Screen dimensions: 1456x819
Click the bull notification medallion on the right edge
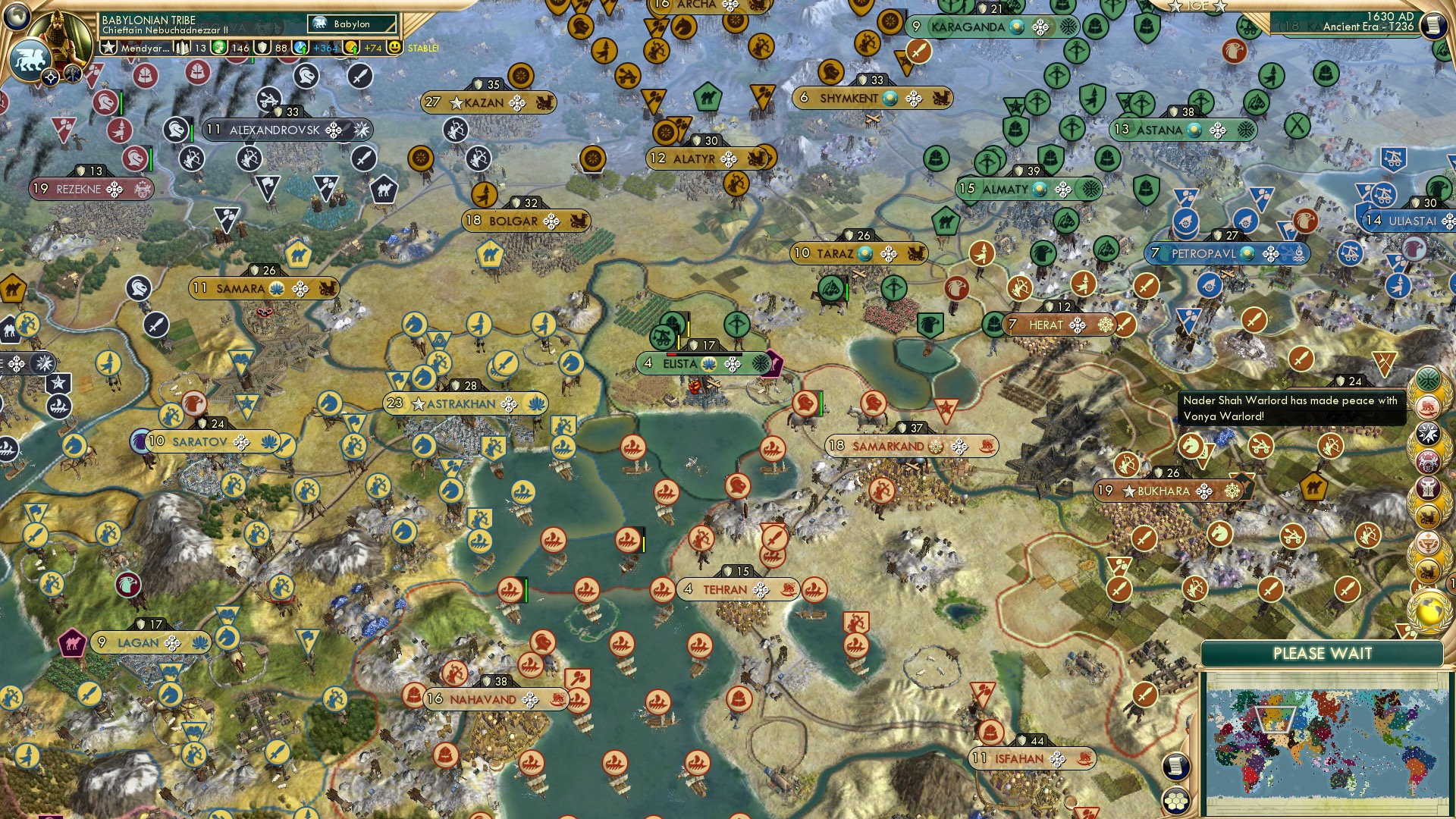coord(1429,489)
